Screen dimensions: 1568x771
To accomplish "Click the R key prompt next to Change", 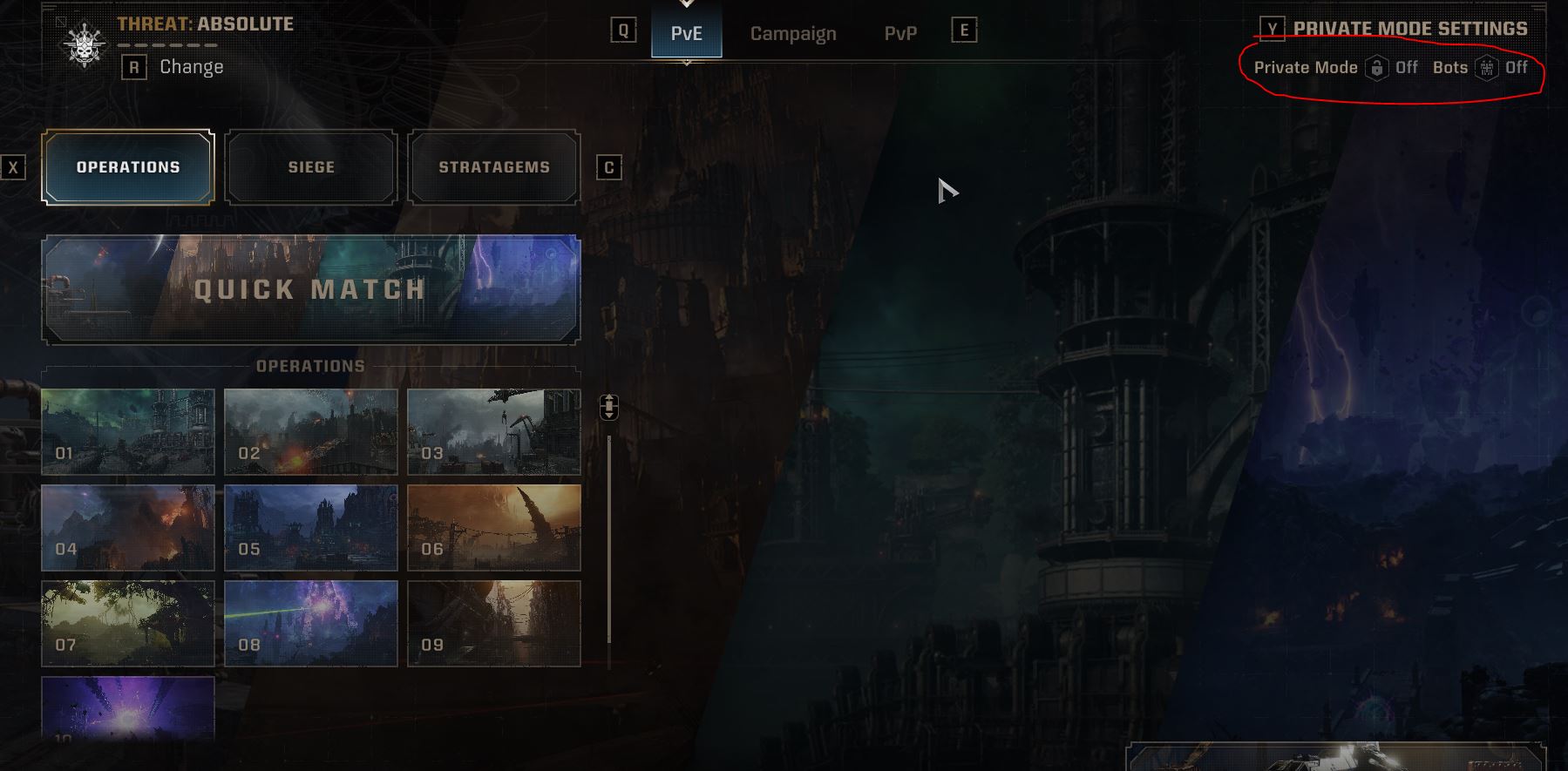I will (x=133, y=66).
